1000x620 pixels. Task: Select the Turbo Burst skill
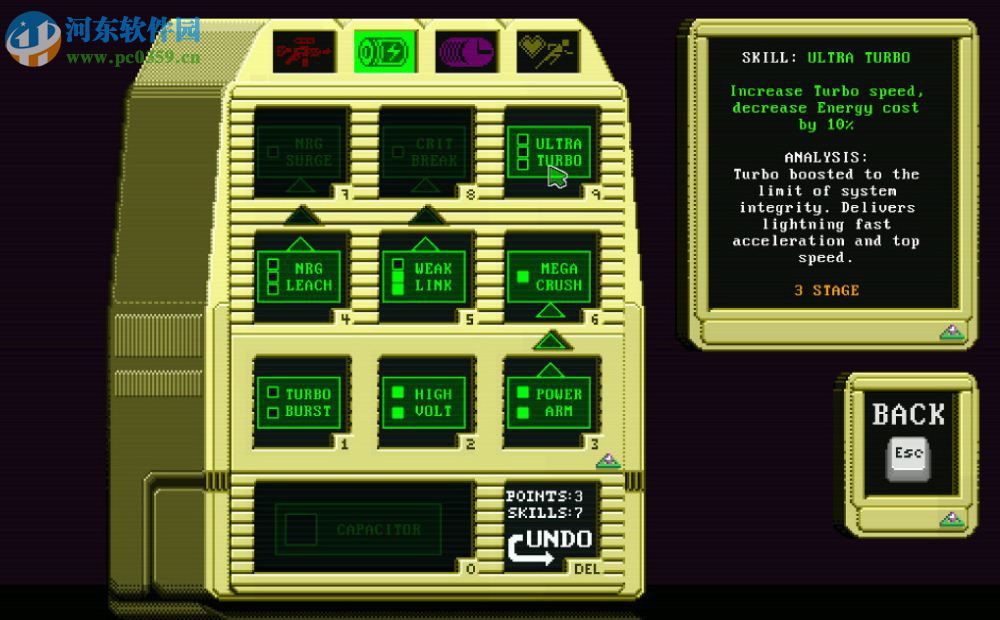301,402
